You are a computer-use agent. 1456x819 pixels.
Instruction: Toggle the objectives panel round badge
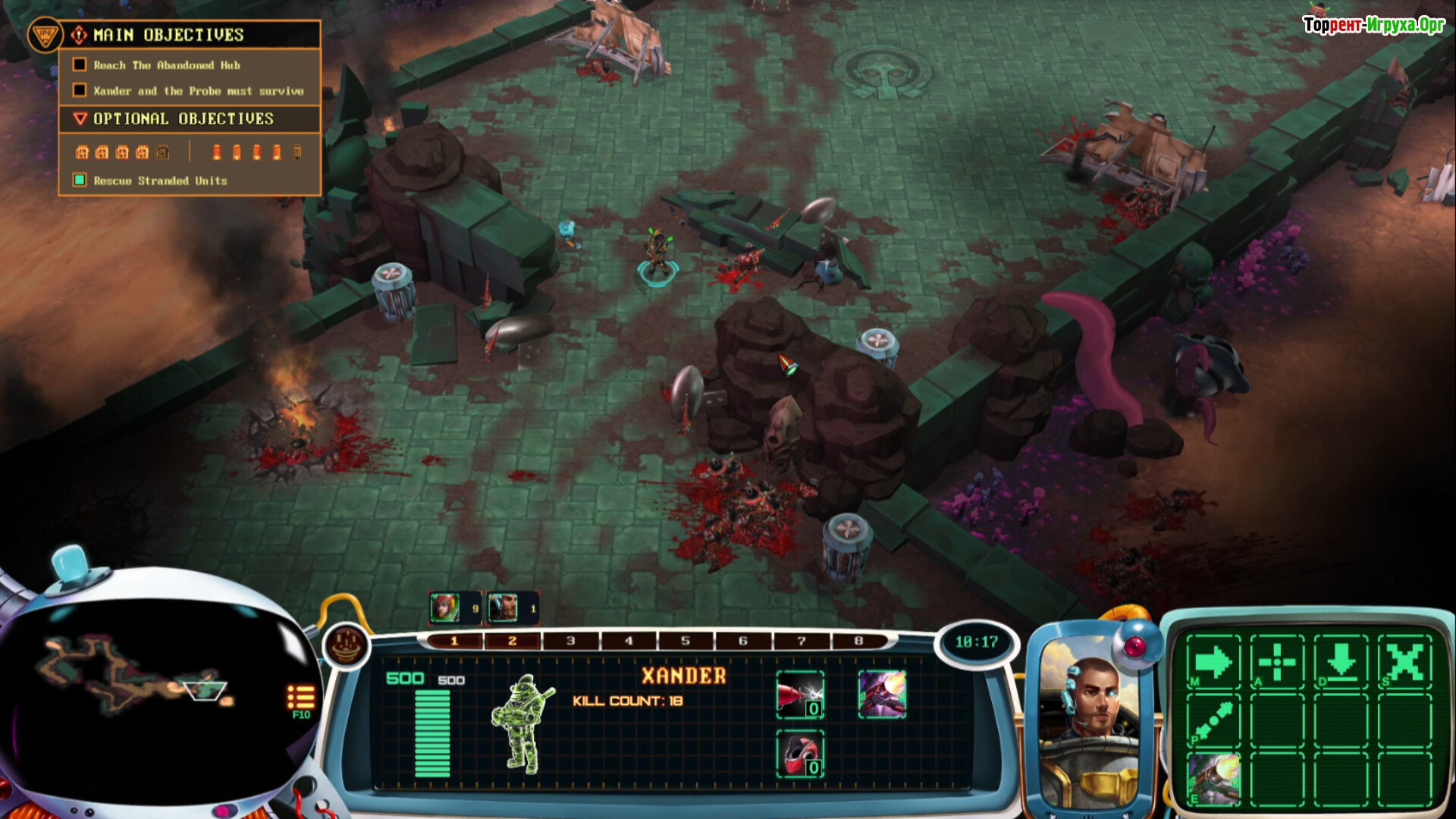(x=44, y=35)
